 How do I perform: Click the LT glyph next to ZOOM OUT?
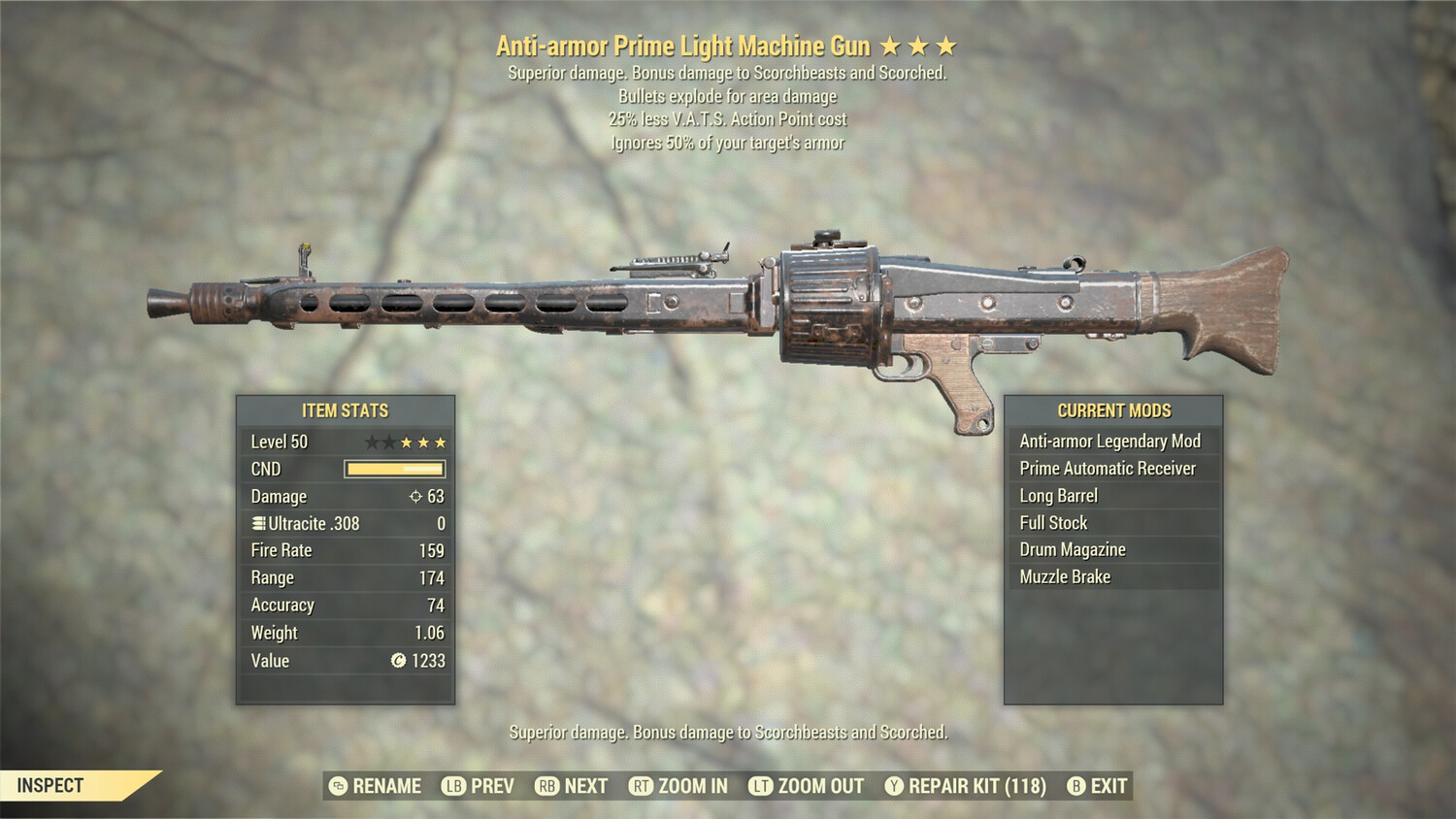757,786
